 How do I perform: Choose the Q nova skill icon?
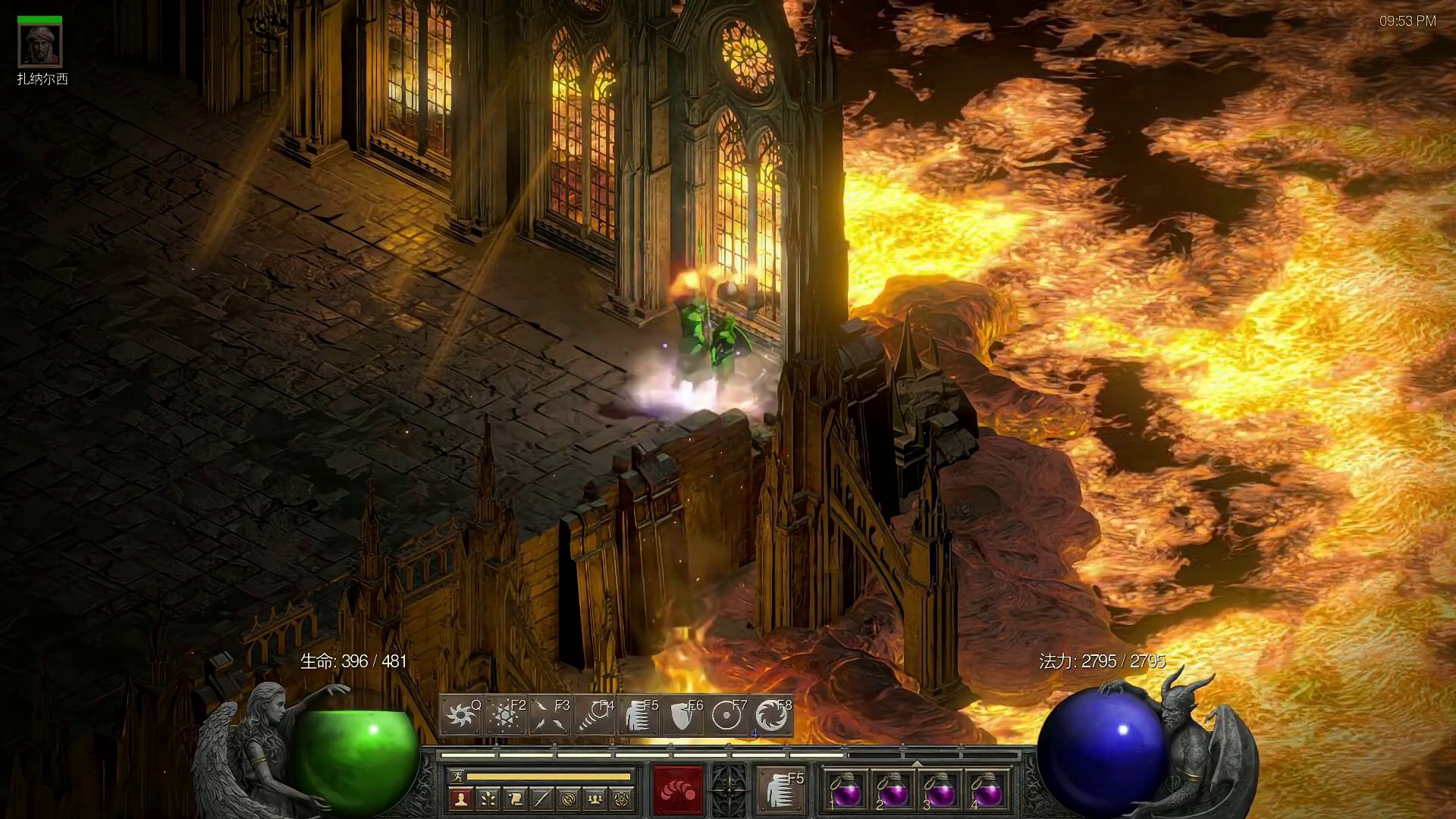(x=460, y=715)
